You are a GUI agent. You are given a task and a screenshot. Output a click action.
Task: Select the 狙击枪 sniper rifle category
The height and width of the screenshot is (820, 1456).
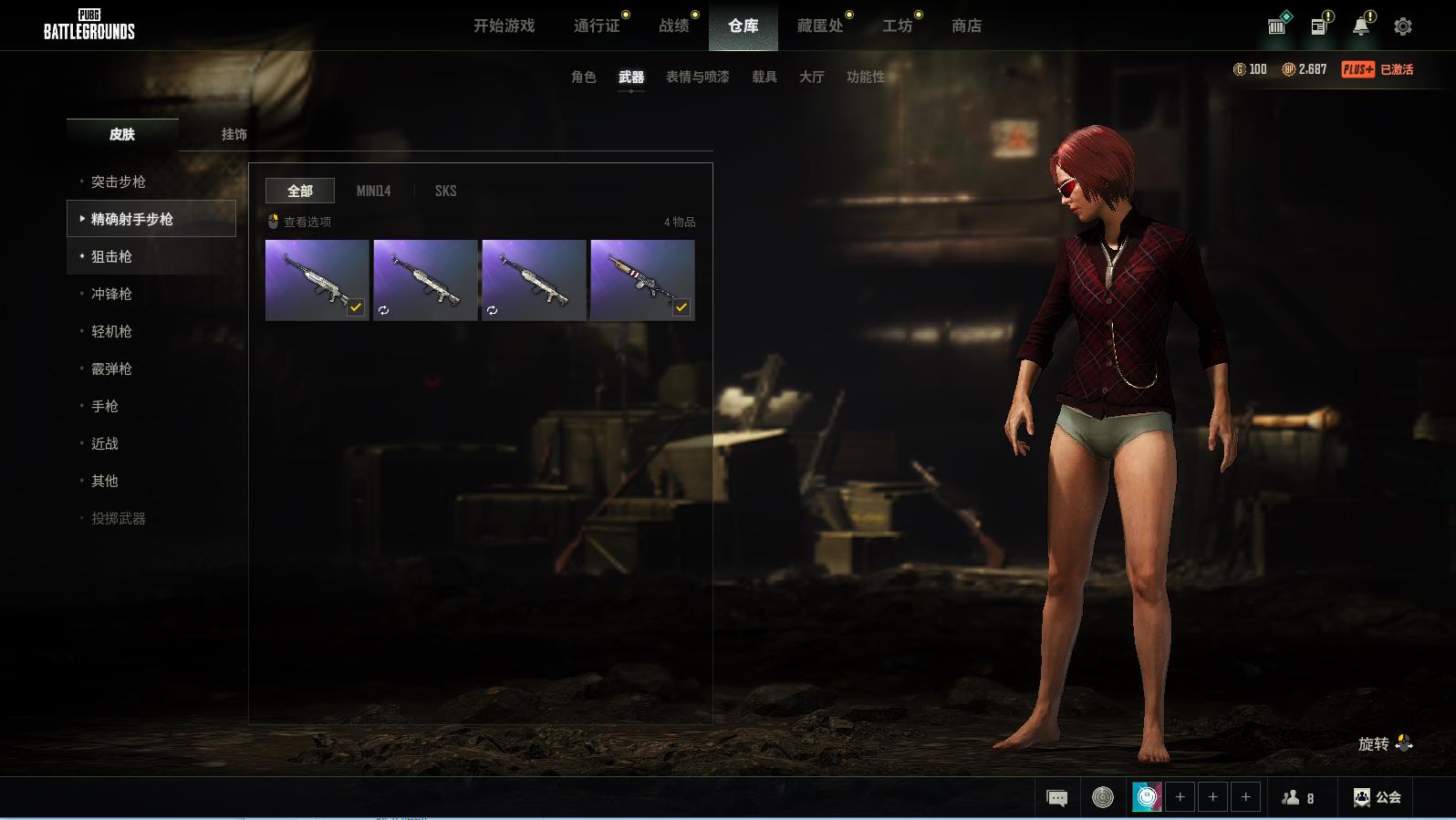click(x=111, y=256)
